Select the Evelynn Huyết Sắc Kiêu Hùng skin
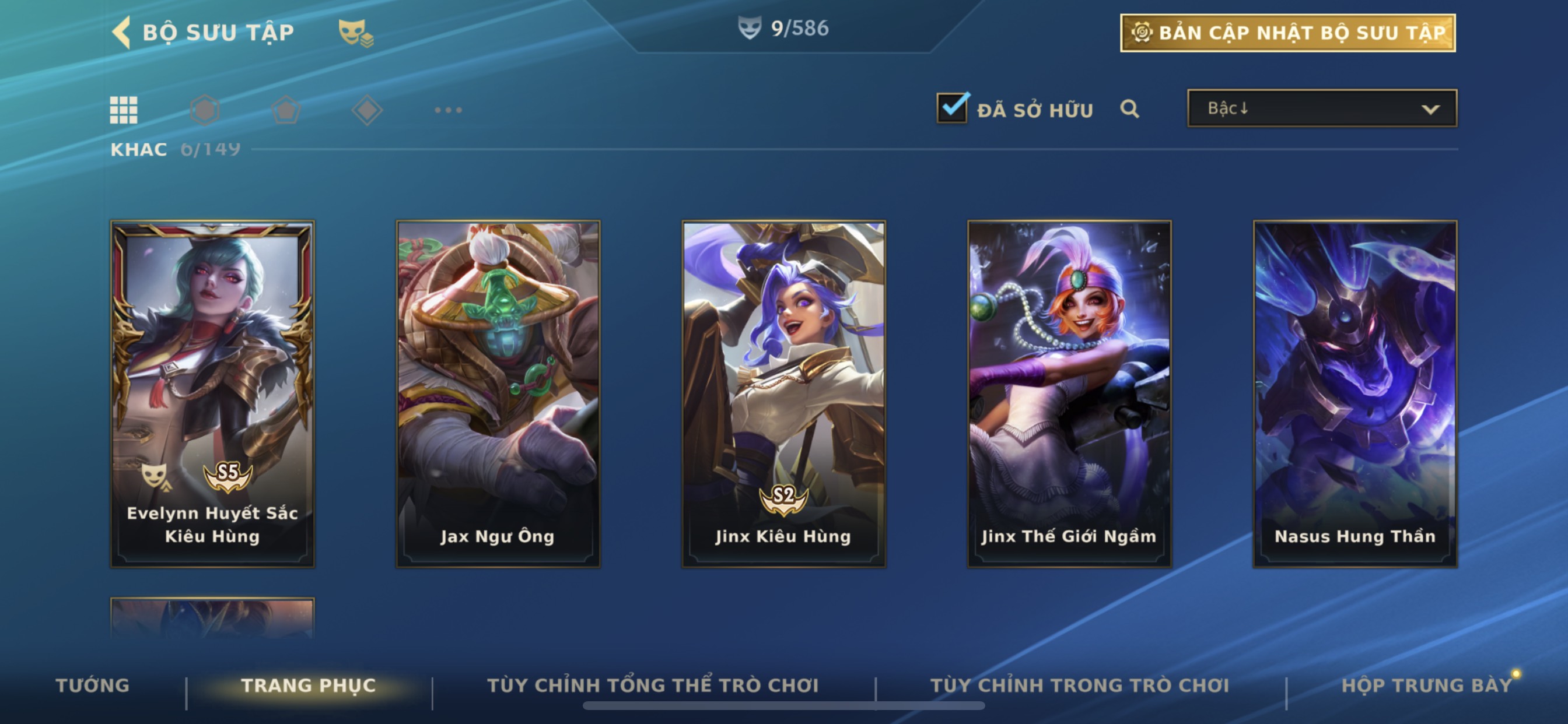This screenshot has width=1568, height=724. click(x=212, y=393)
